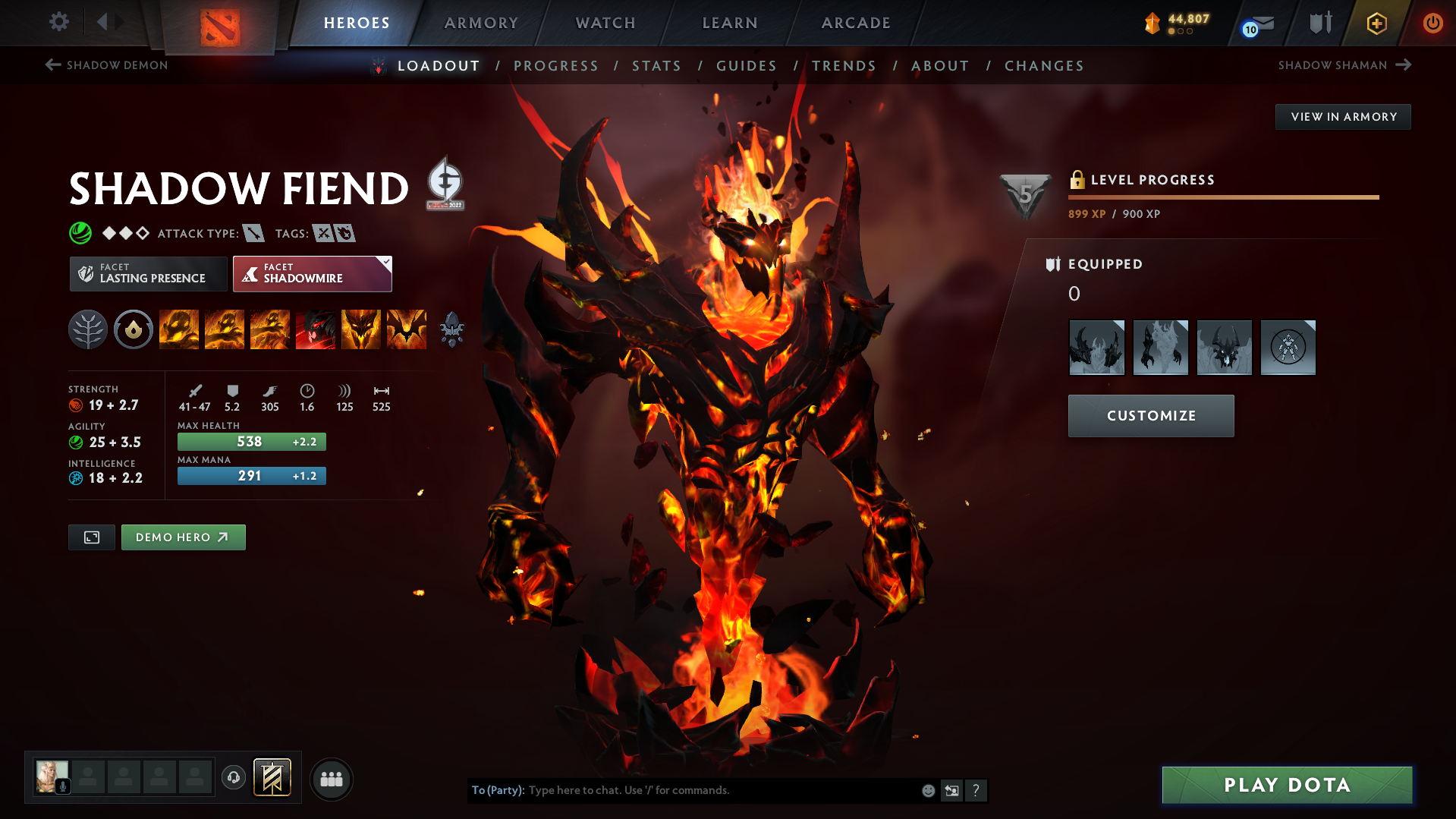This screenshot has height=819, width=1456.
Task: Click the Level Progress XP bar
Action: 1222,197
